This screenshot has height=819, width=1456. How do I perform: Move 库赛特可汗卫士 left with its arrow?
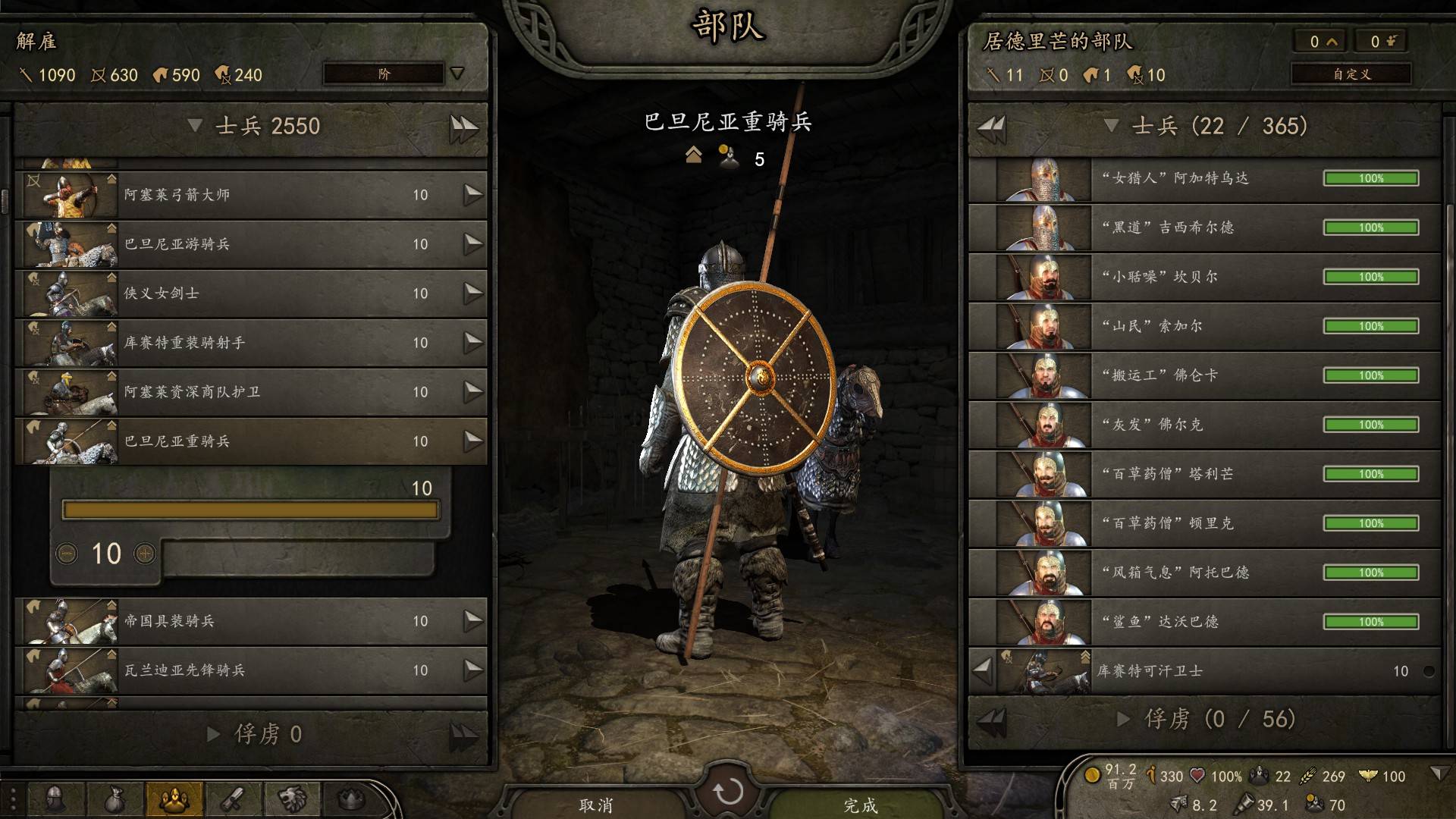[x=983, y=670]
